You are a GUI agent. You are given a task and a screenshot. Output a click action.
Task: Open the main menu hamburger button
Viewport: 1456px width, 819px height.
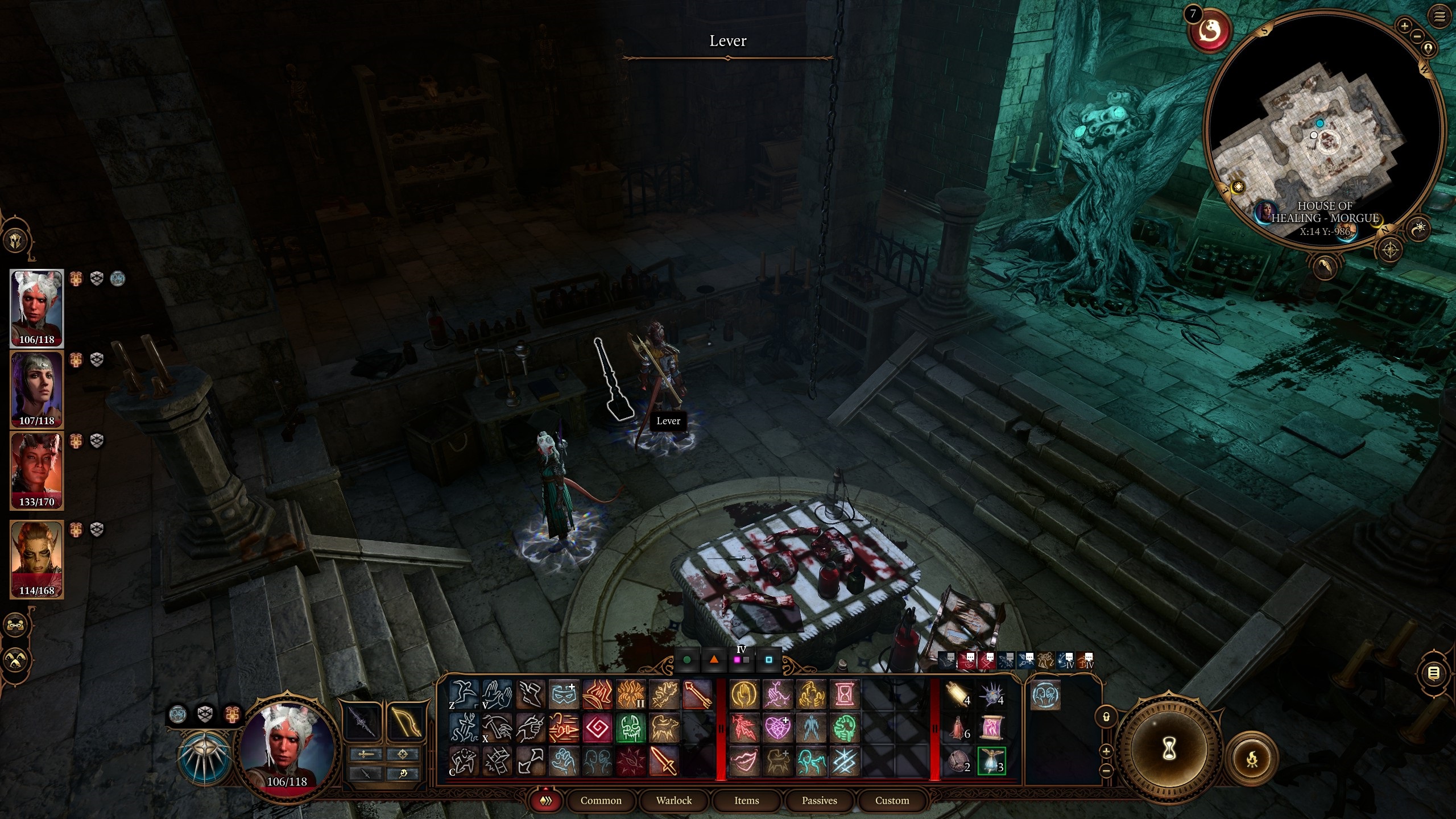coord(1439,16)
